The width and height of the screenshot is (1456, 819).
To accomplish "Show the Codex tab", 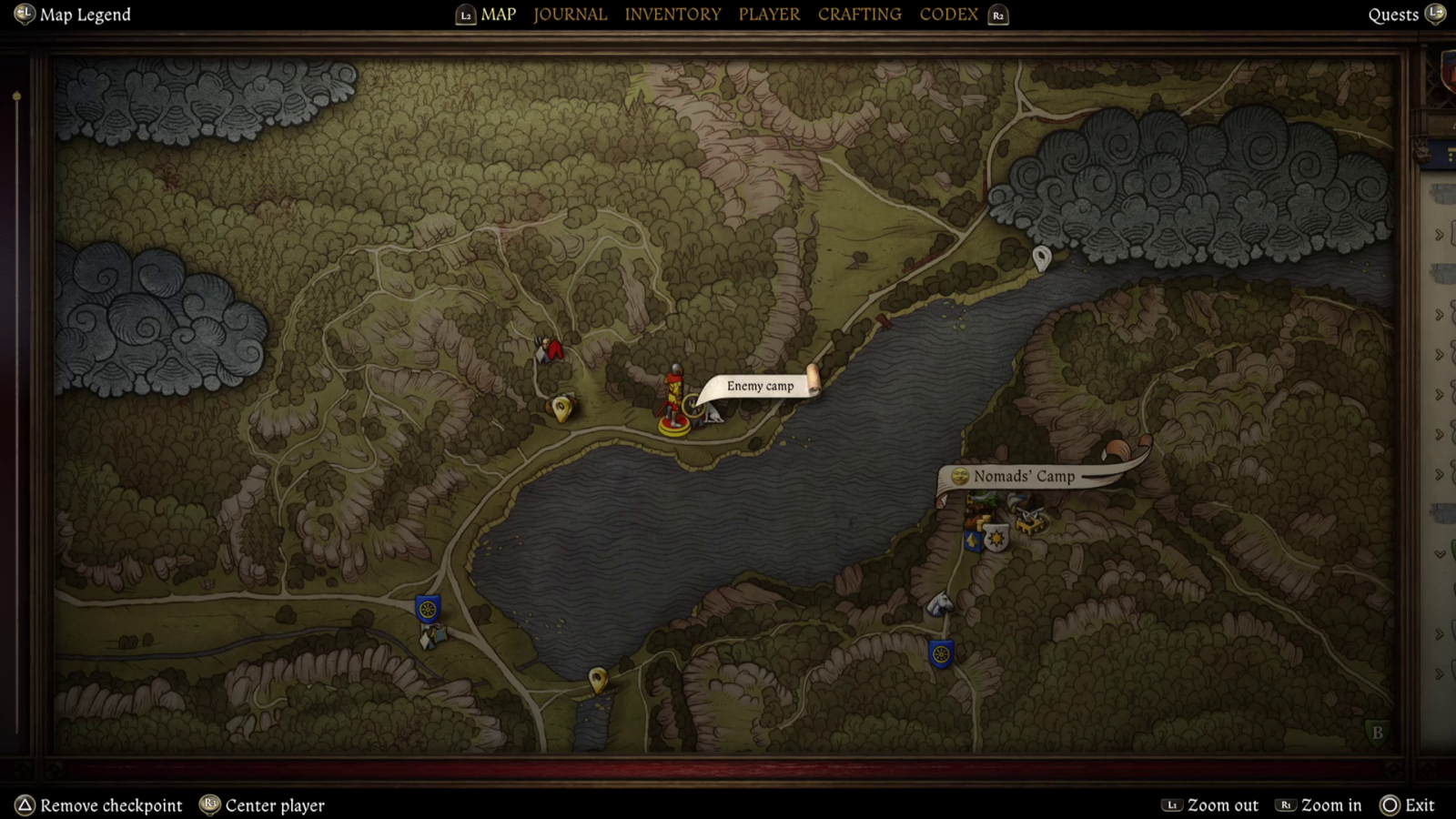I will (x=948, y=15).
